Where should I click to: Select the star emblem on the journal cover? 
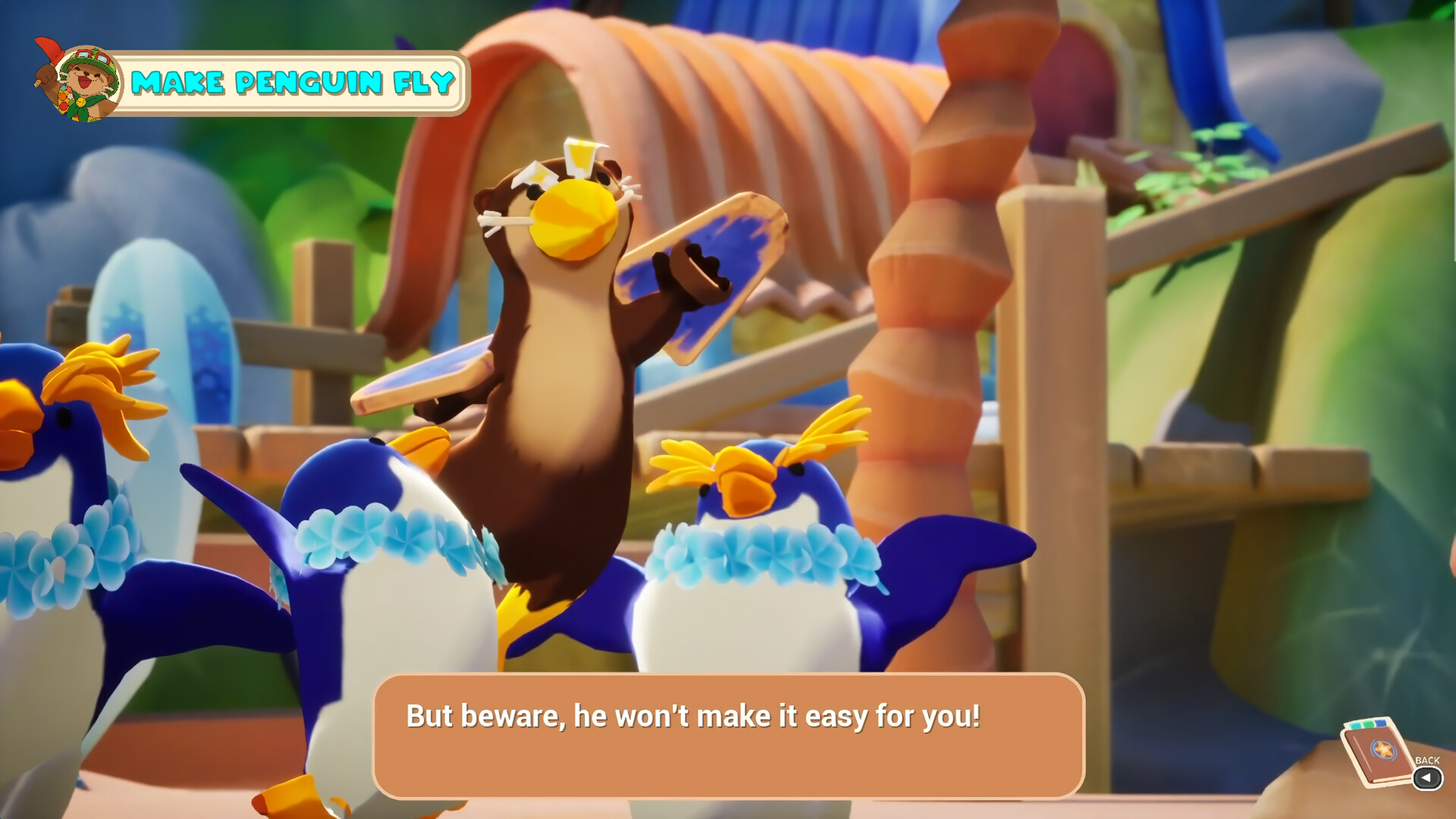tap(1383, 748)
